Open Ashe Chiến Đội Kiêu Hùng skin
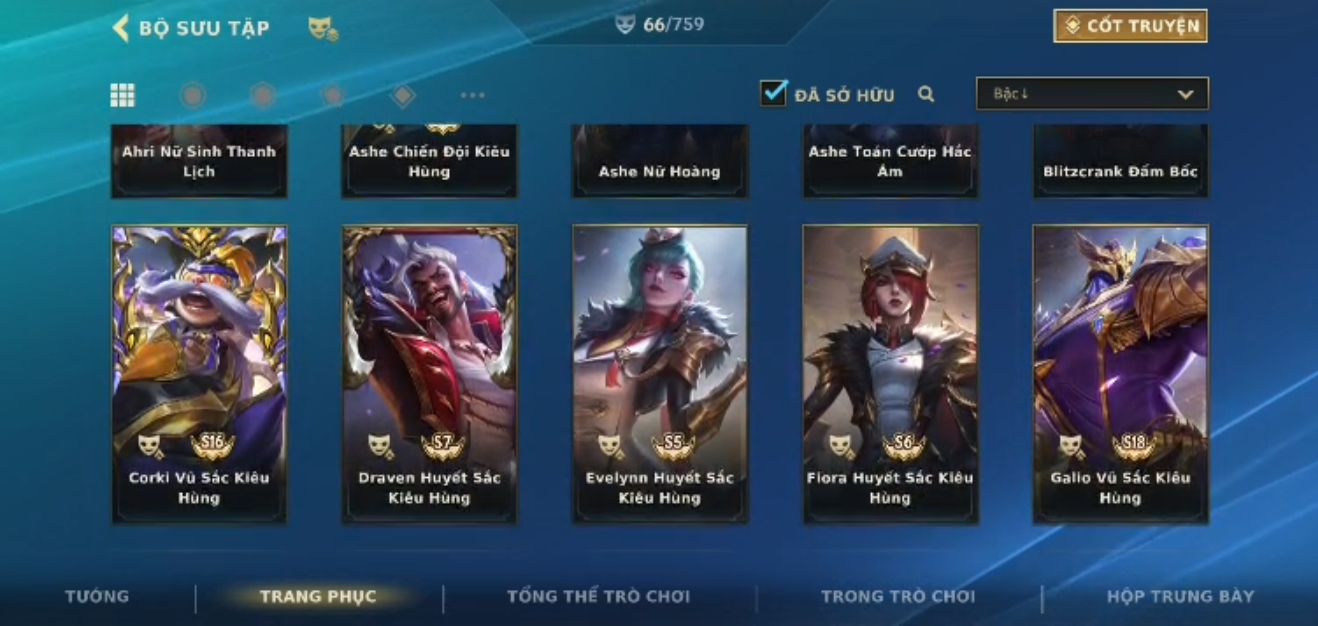The image size is (1318, 626). coord(429,161)
